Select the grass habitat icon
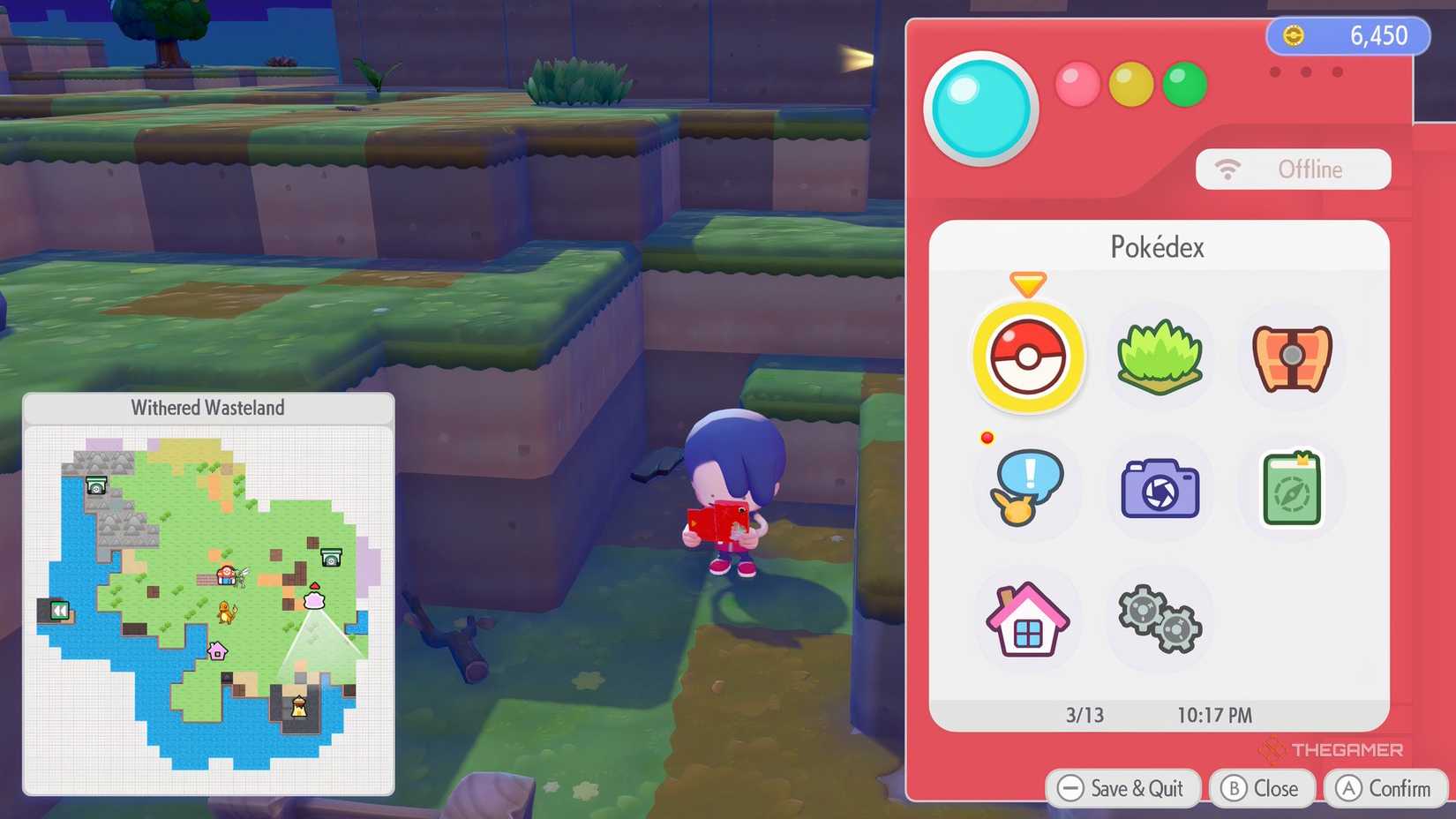 1159,357
